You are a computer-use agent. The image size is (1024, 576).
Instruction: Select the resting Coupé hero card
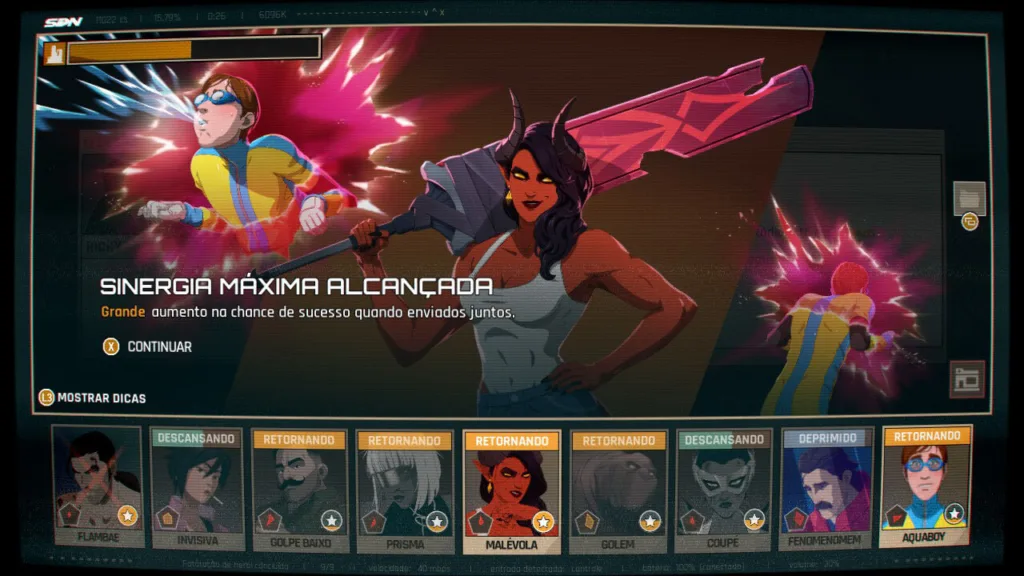(721, 489)
